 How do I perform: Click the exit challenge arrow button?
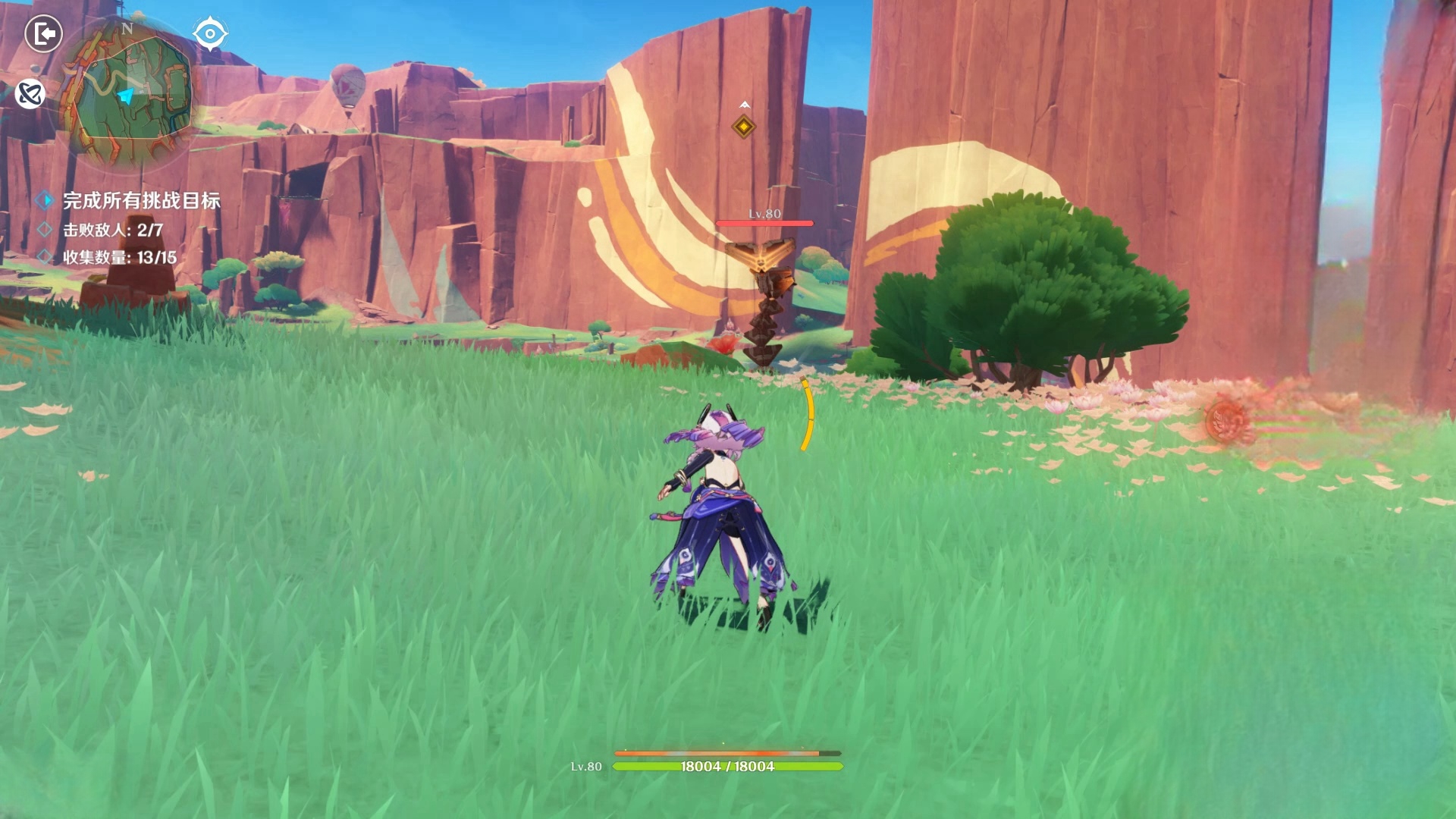(43, 34)
